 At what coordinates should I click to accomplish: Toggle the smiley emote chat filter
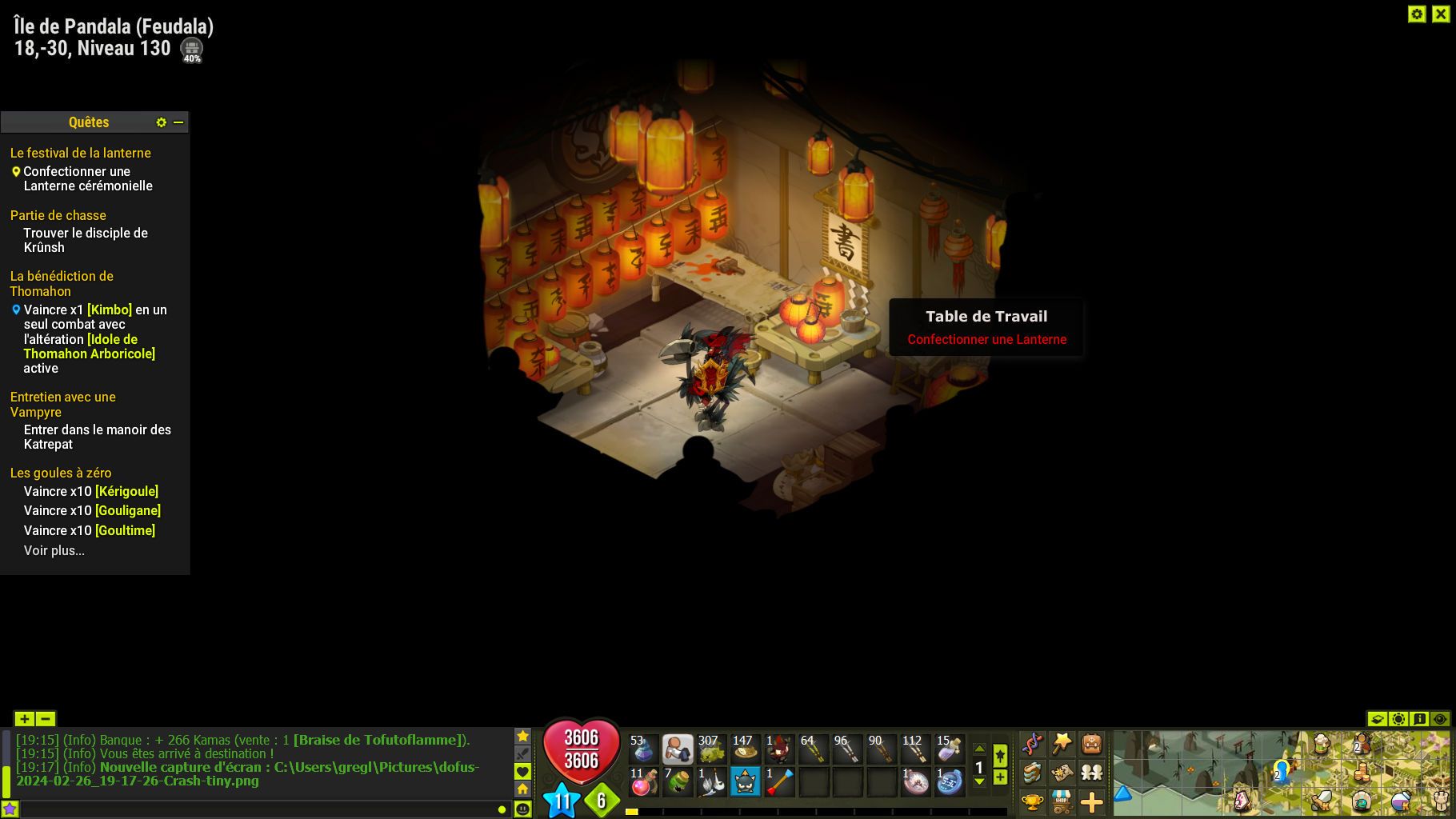[524, 808]
